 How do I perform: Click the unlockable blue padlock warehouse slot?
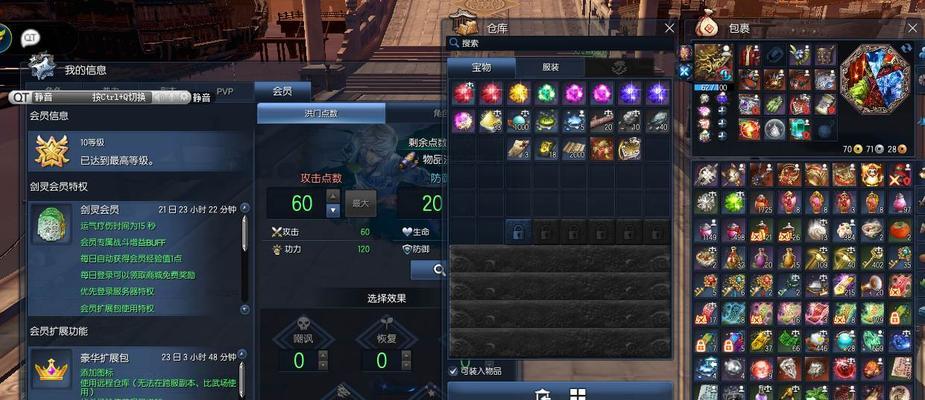tap(517, 233)
